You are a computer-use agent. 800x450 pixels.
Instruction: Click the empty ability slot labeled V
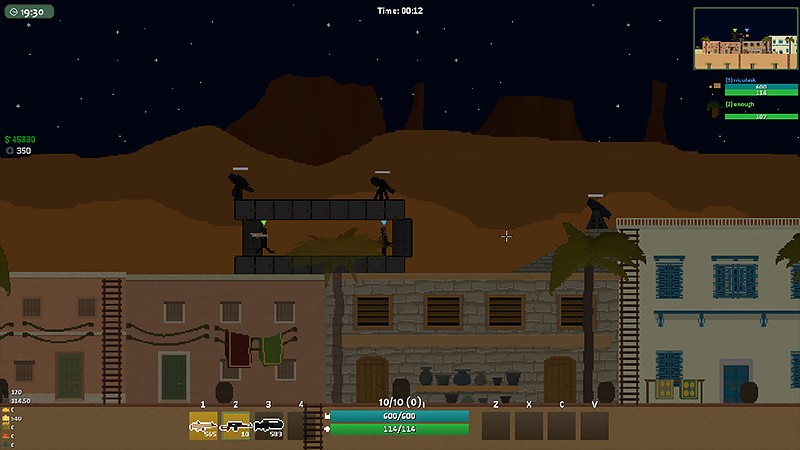pyautogui.click(x=595, y=426)
